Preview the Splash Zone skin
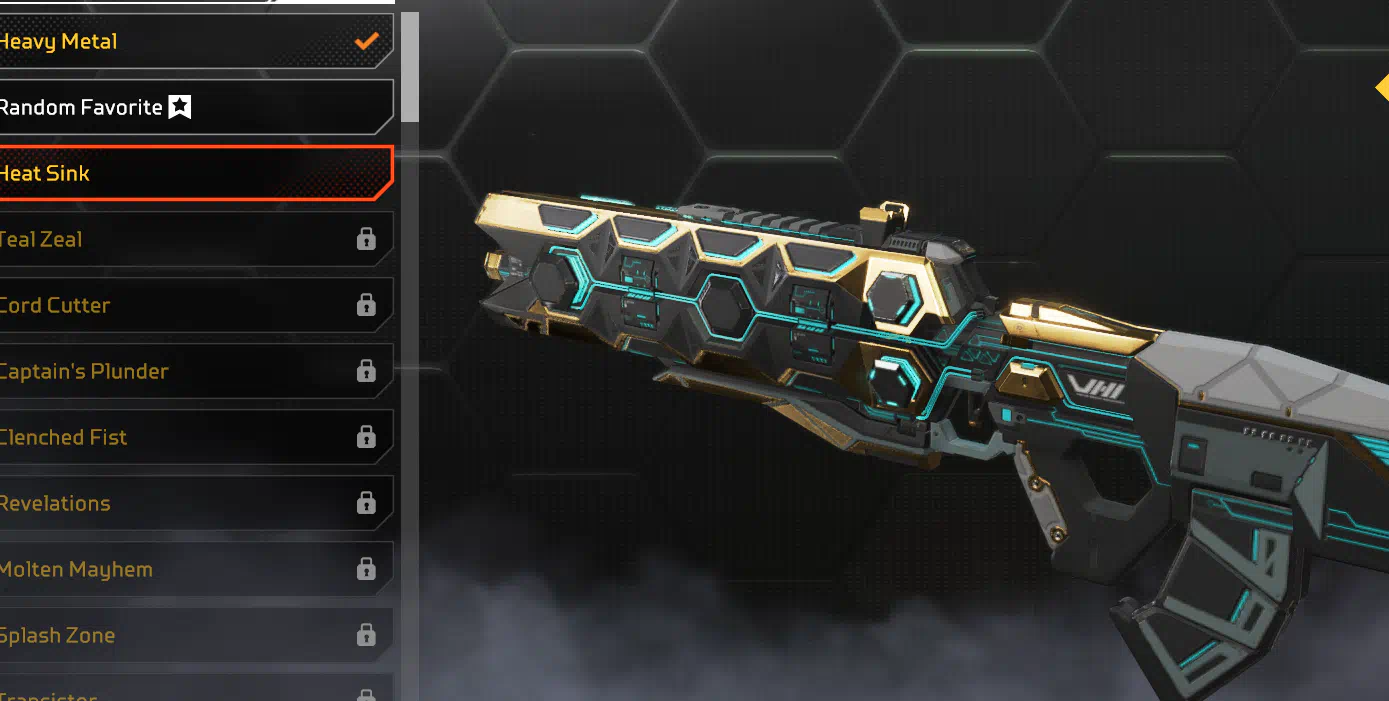 190,635
